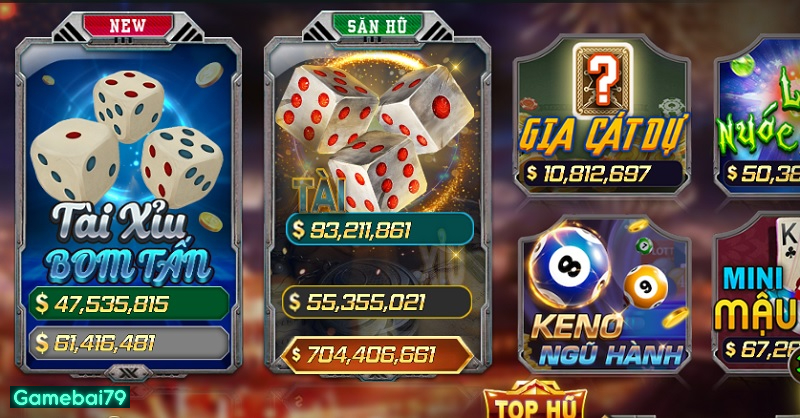Open the Top Hũ leaderboard button
The image size is (800, 418).
(x=529, y=403)
